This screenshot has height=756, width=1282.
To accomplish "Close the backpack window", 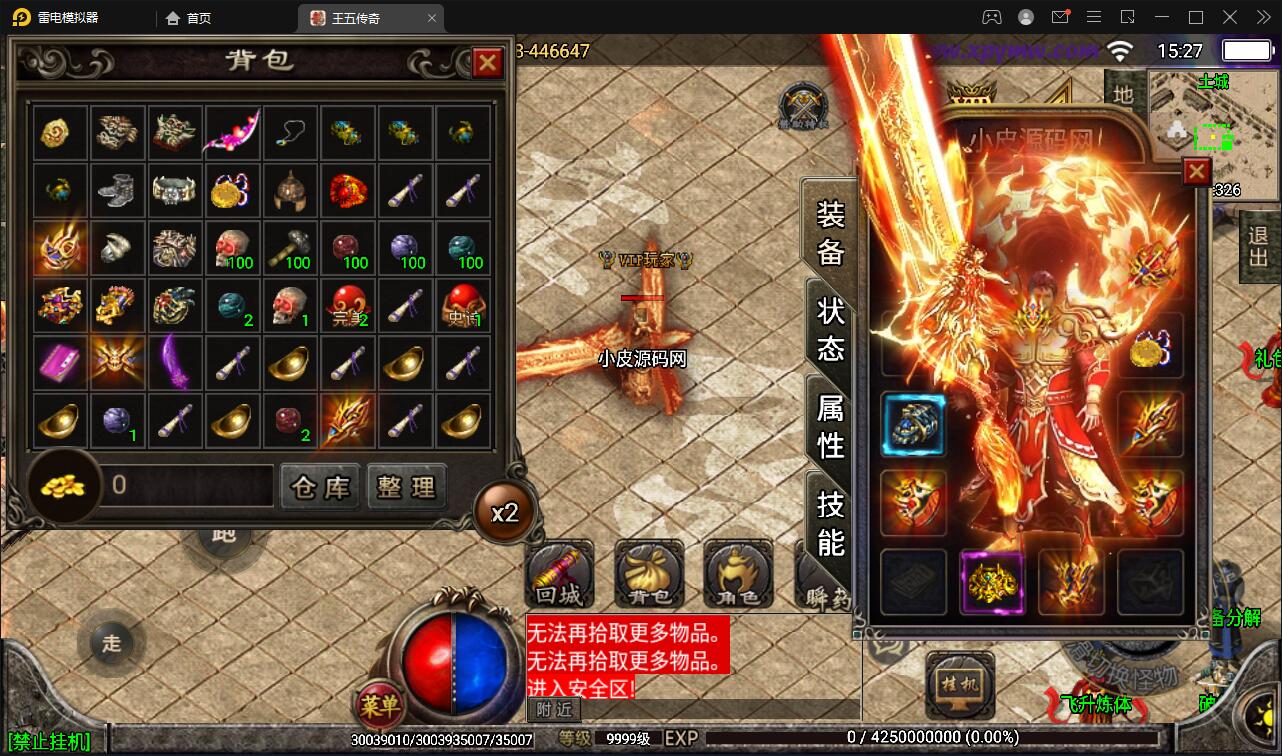I will pos(487,63).
